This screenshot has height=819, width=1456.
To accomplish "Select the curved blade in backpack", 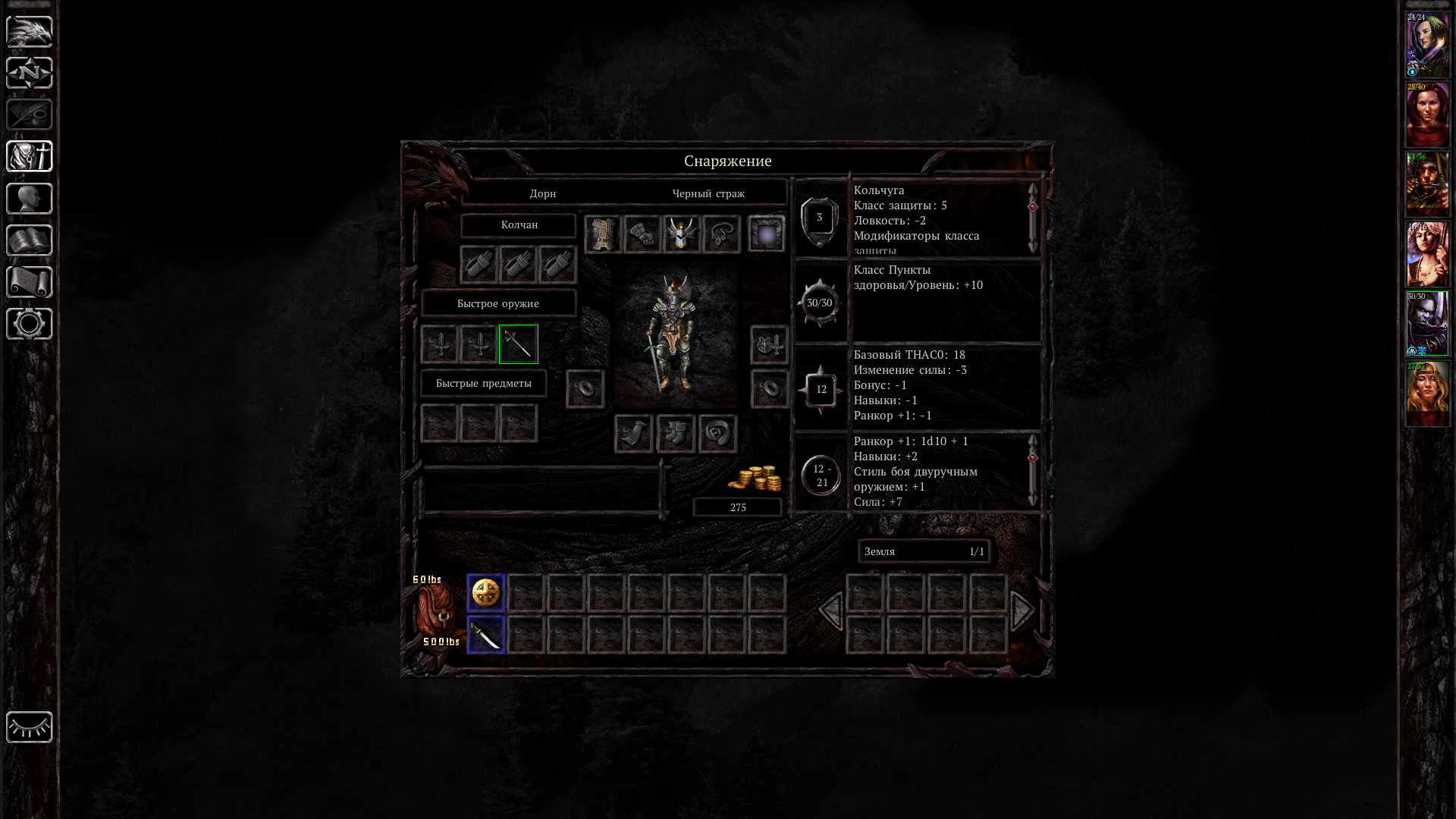I will click(486, 635).
